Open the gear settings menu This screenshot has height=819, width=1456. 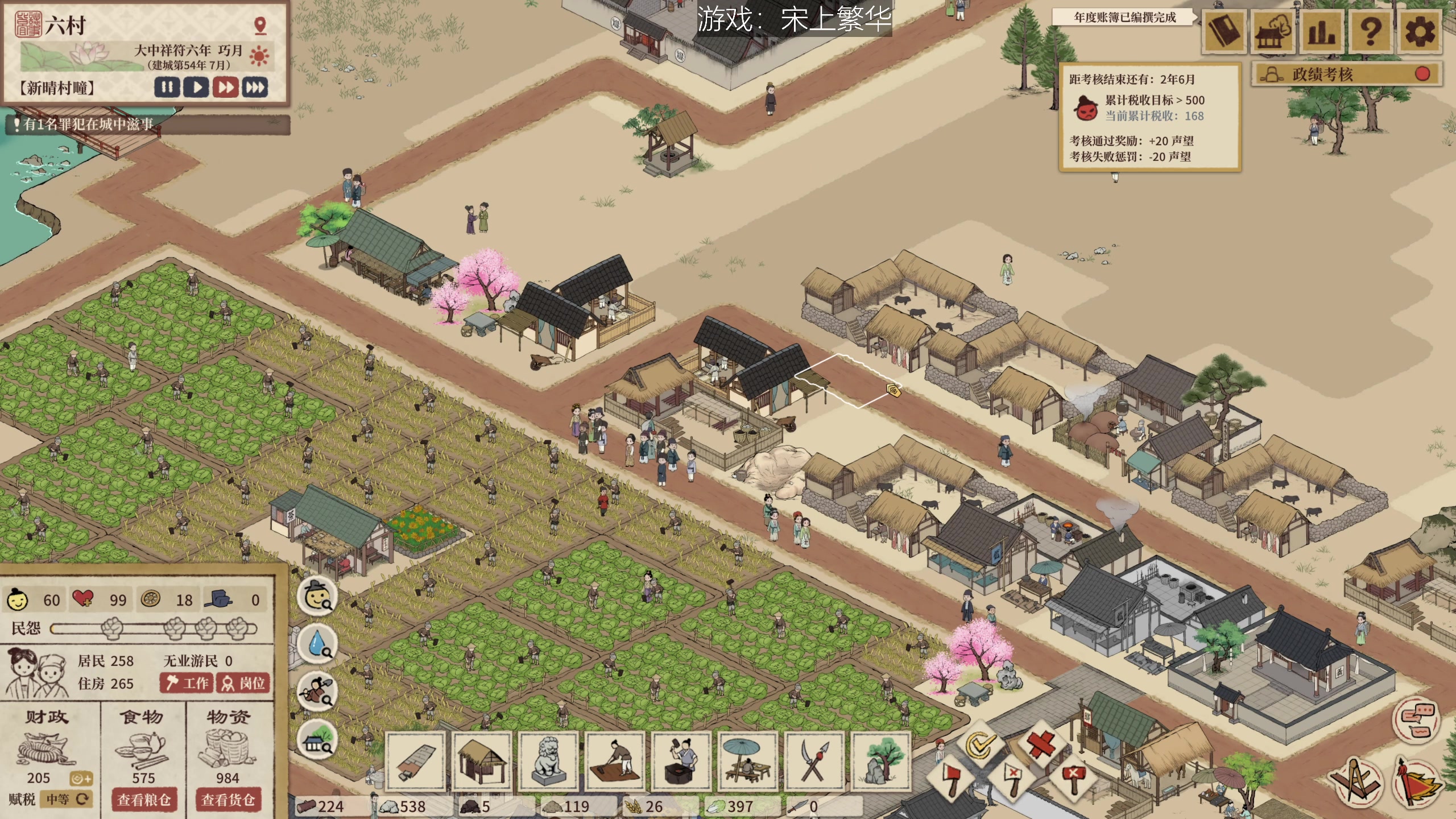(1420, 32)
